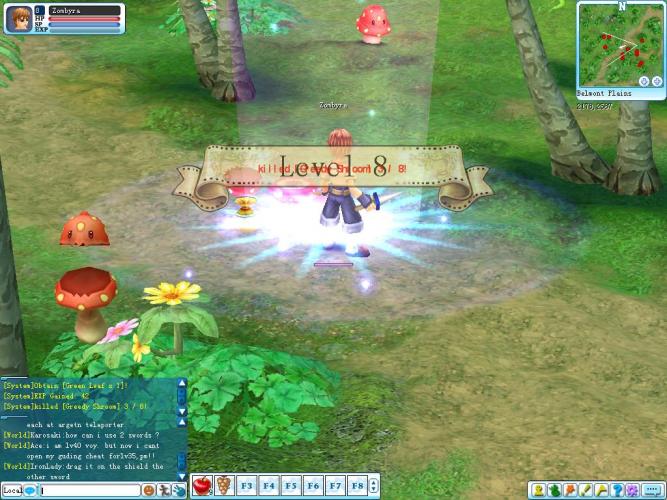Viewport: 667px width, 500px height.
Task: Open the emoticon smiley face menu
Action: coord(149,491)
